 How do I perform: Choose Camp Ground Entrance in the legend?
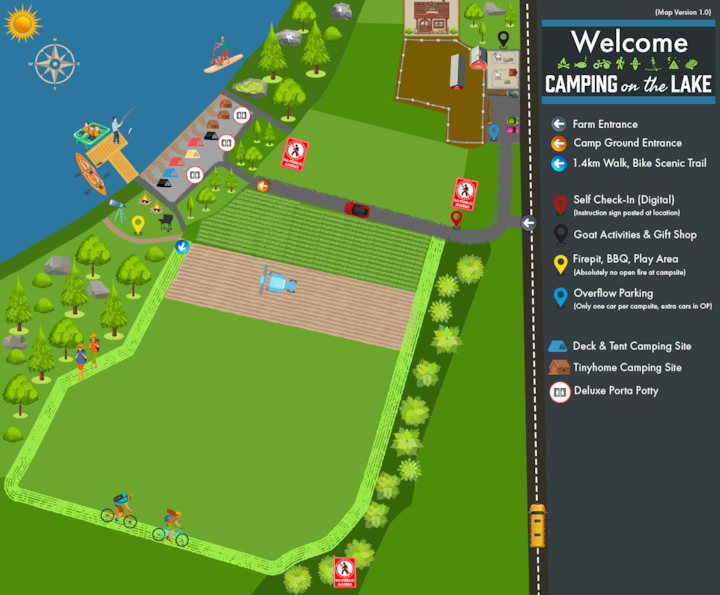[627, 143]
